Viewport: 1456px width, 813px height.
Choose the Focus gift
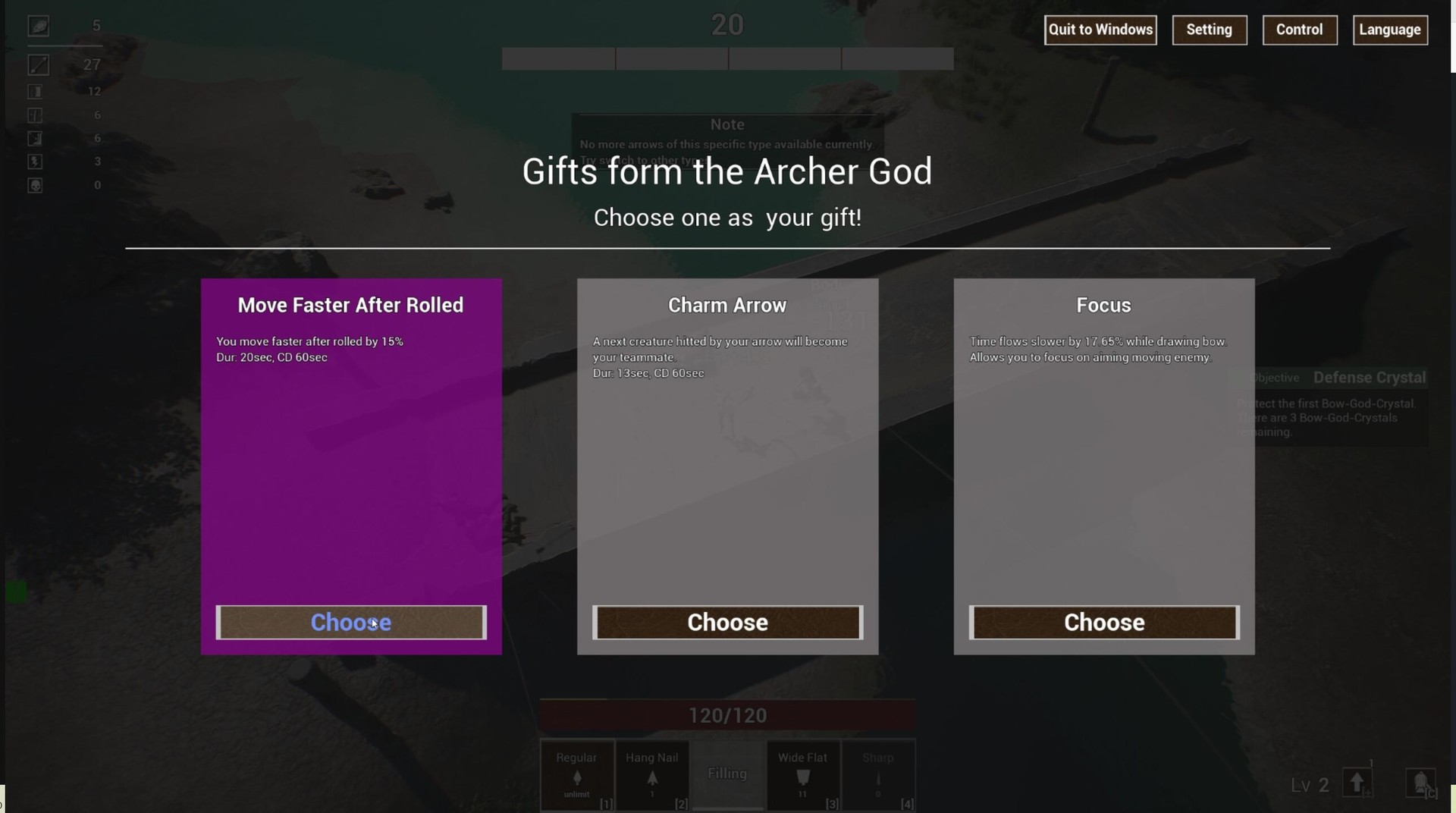tap(1103, 622)
